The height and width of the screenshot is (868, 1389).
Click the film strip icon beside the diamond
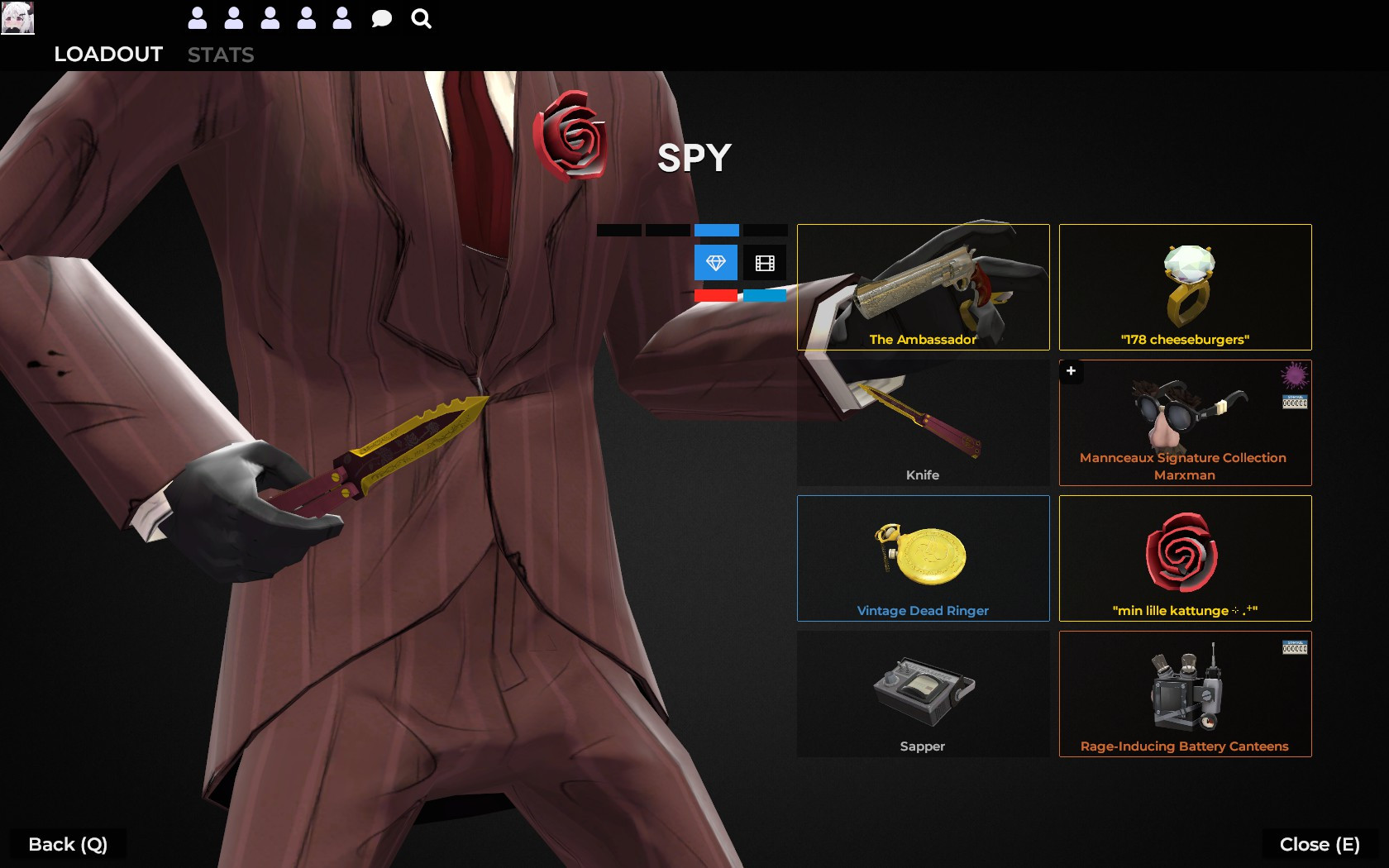[x=765, y=263]
